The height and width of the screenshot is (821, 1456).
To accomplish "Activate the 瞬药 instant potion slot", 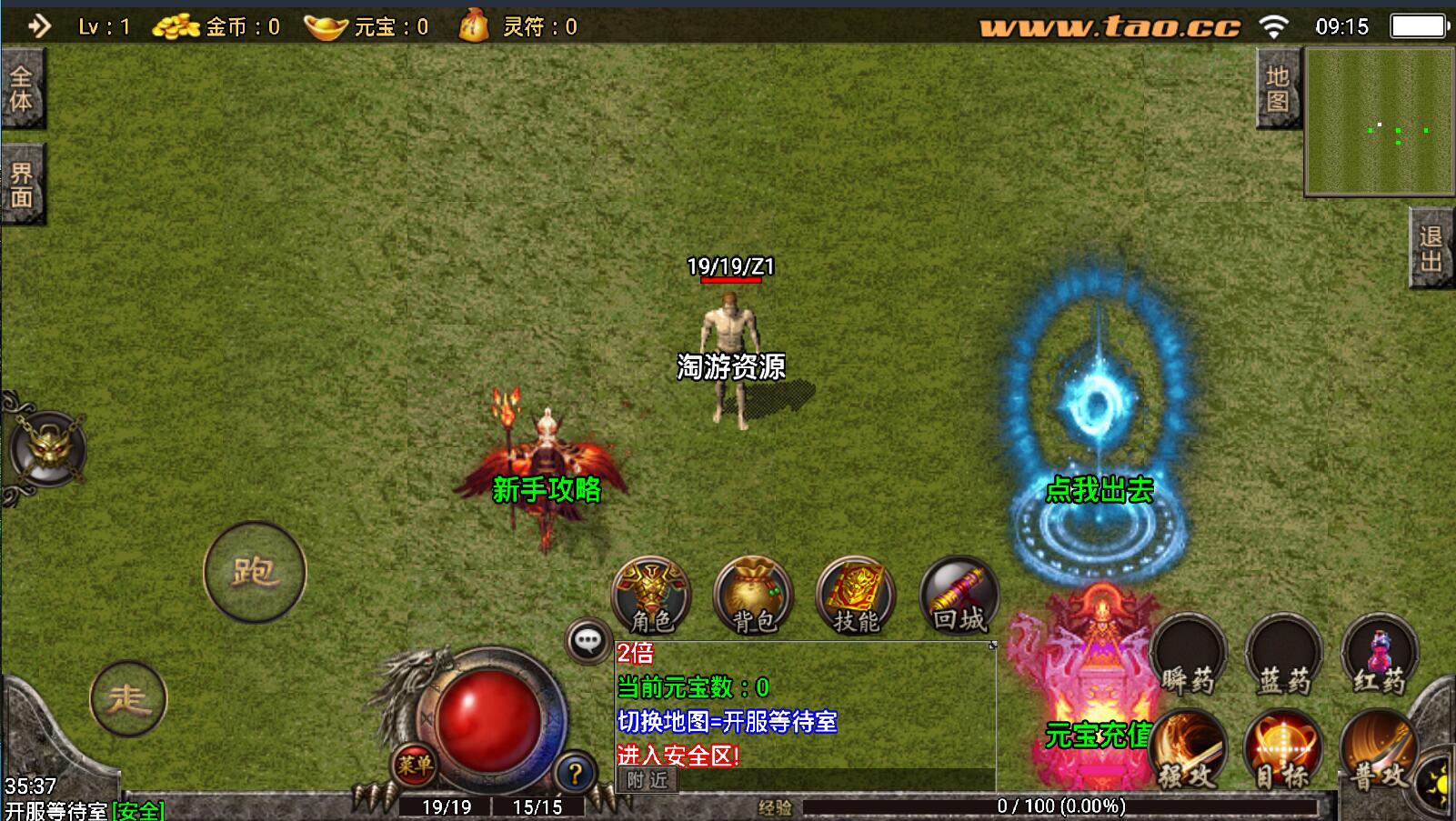I will click(x=1188, y=655).
